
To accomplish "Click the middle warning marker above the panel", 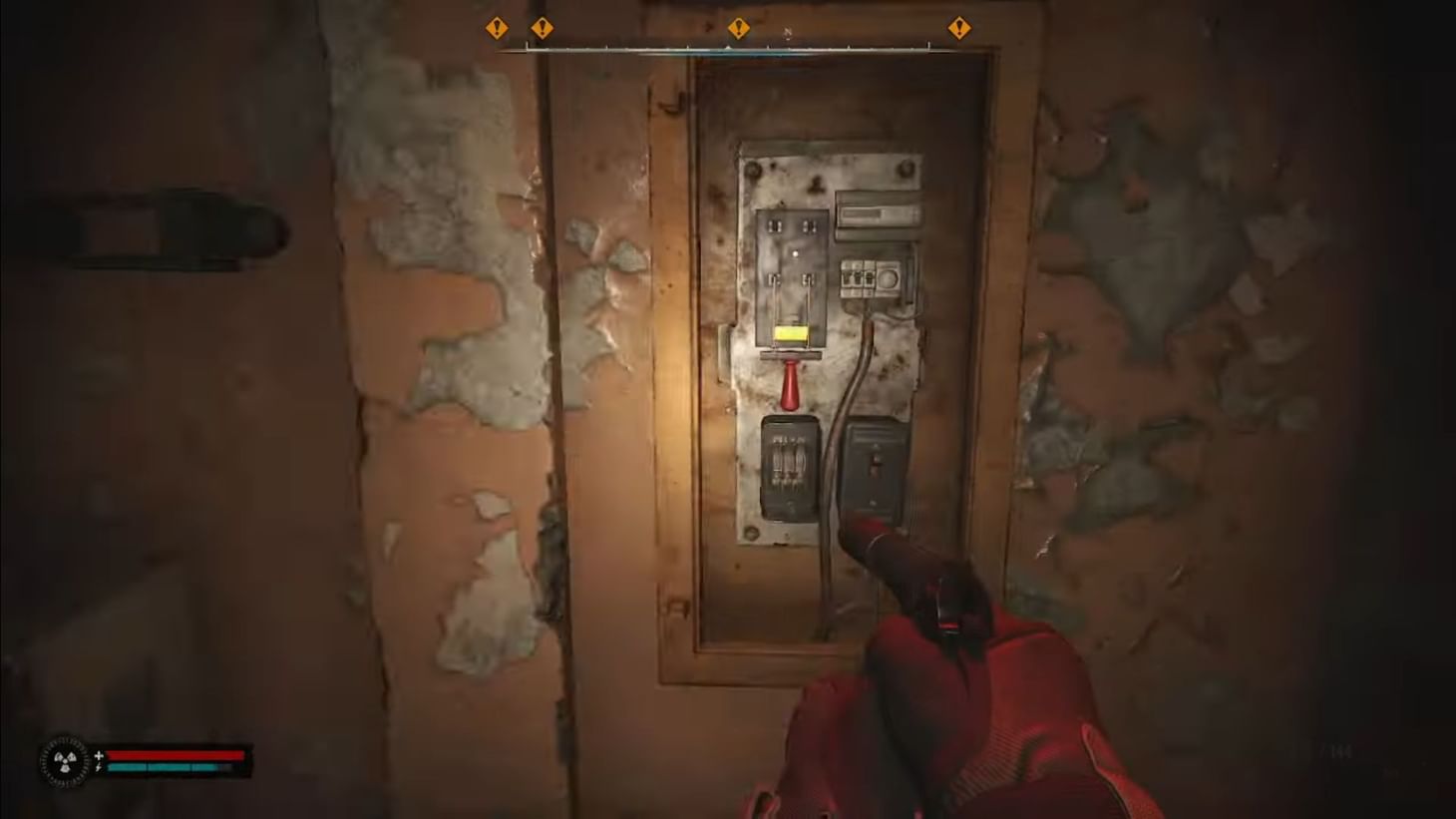I will tap(740, 28).
